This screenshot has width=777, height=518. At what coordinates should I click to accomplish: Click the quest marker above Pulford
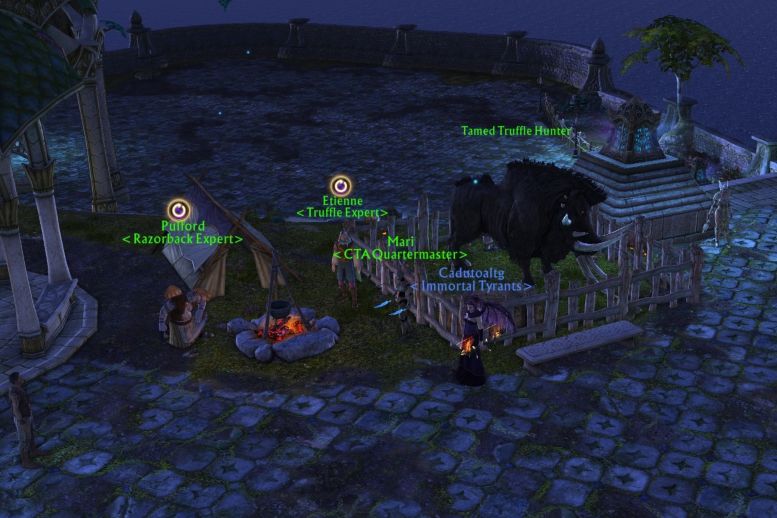[x=179, y=209]
